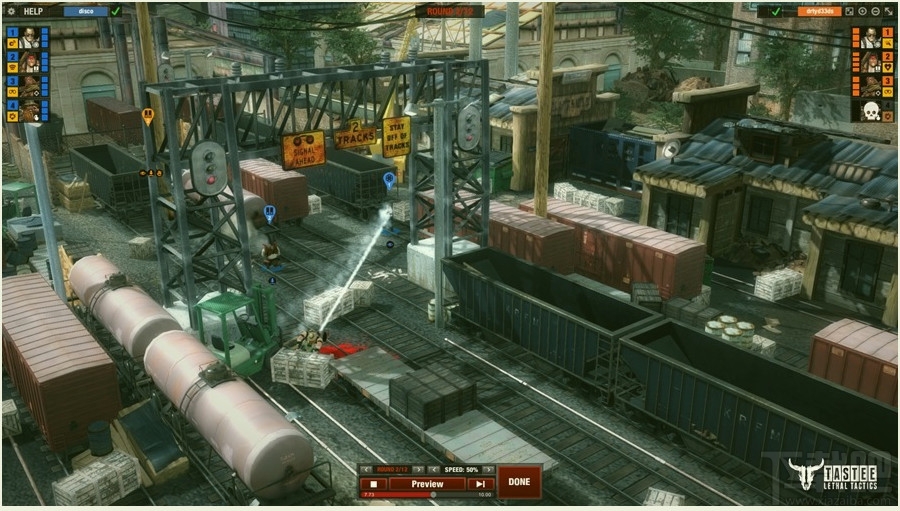Select blue team member 4 portrait
The width and height of the screenshot is (900, 511).
[x=28, y=109]
